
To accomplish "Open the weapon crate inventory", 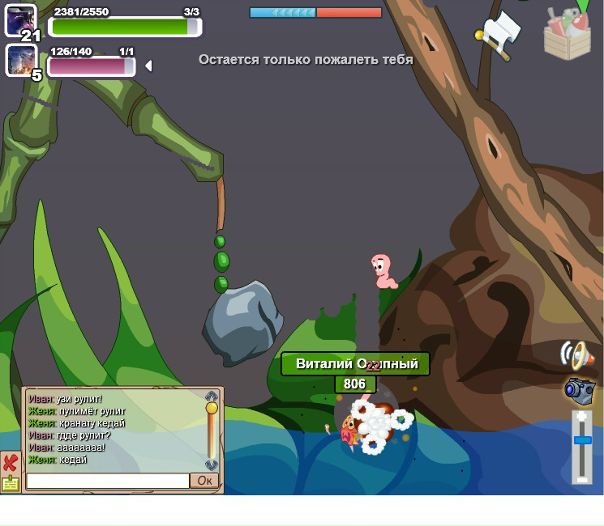I will [x=567, y=34].
